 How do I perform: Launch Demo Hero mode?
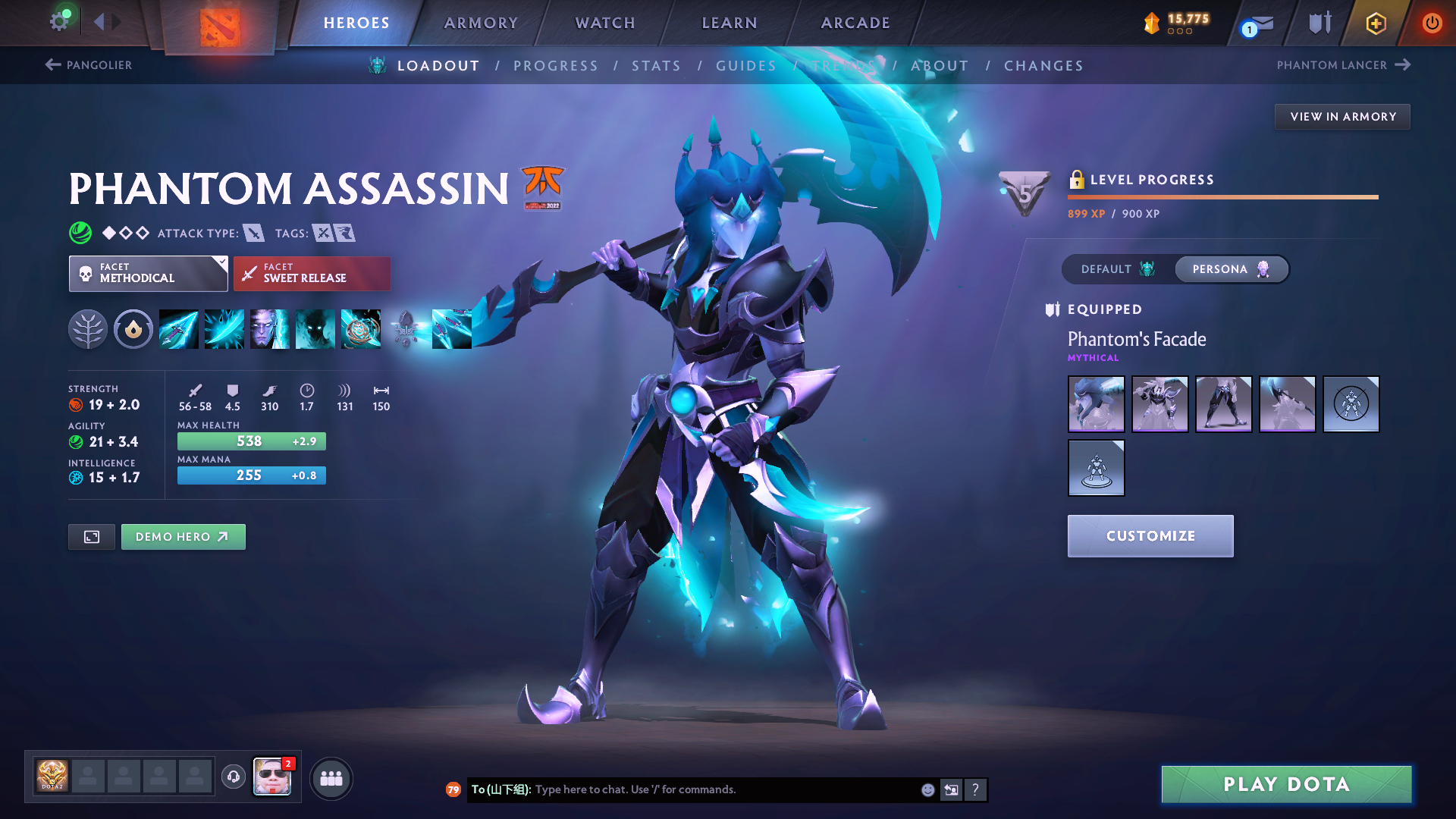183,537
